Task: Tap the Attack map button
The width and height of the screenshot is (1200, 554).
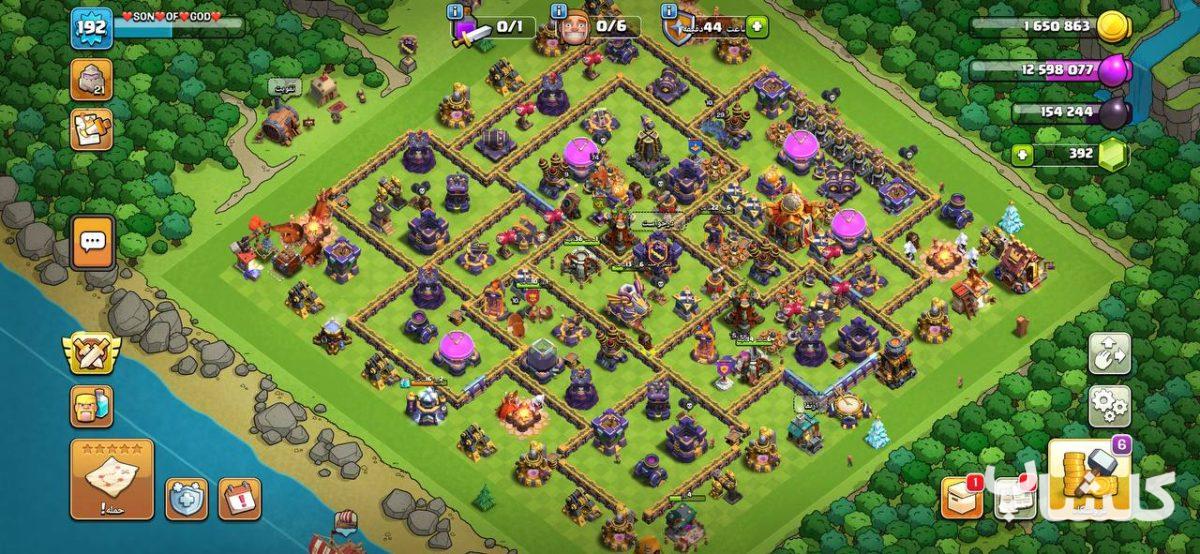Action: 112,478
